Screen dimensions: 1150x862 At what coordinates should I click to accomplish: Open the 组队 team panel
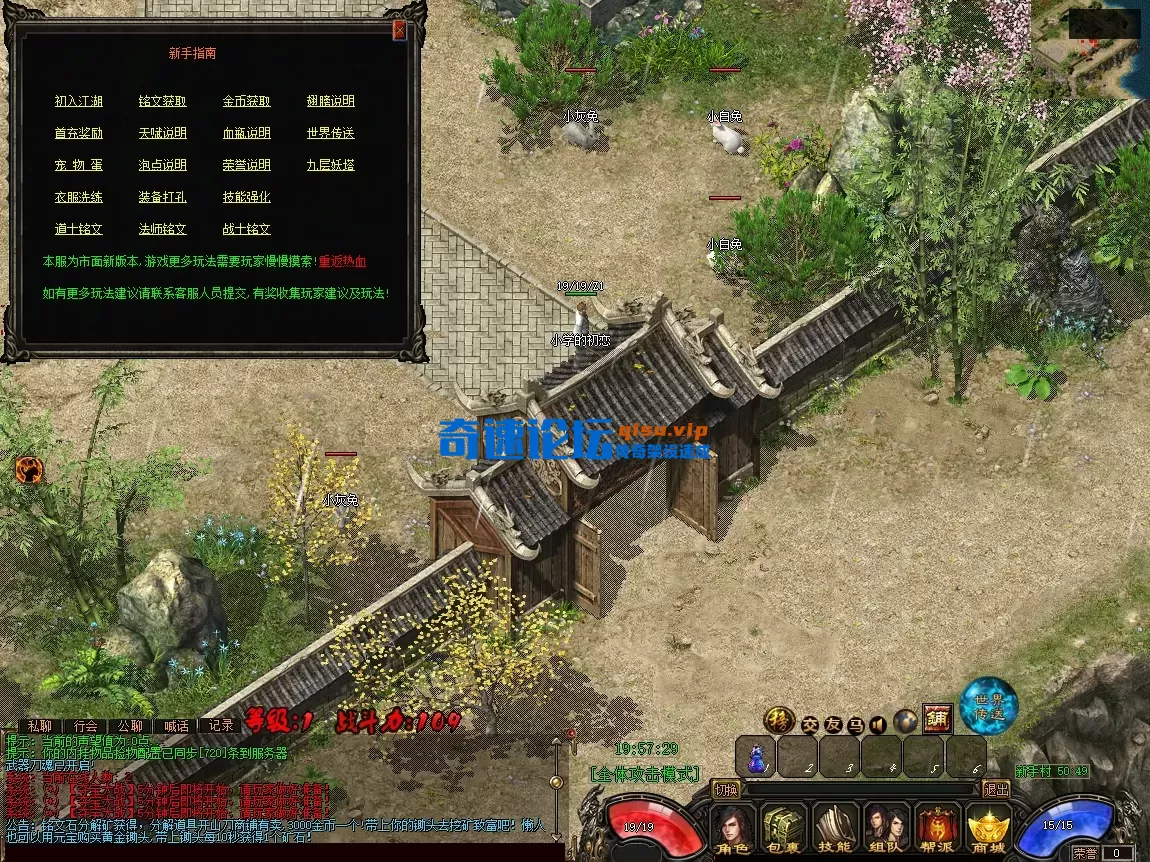(x=886, y=830)
